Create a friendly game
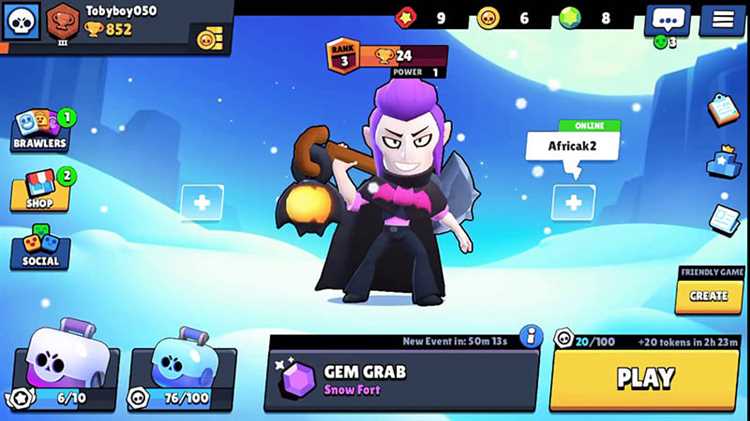The width and height of the screenshot is (750, 421). pos(709,296)
